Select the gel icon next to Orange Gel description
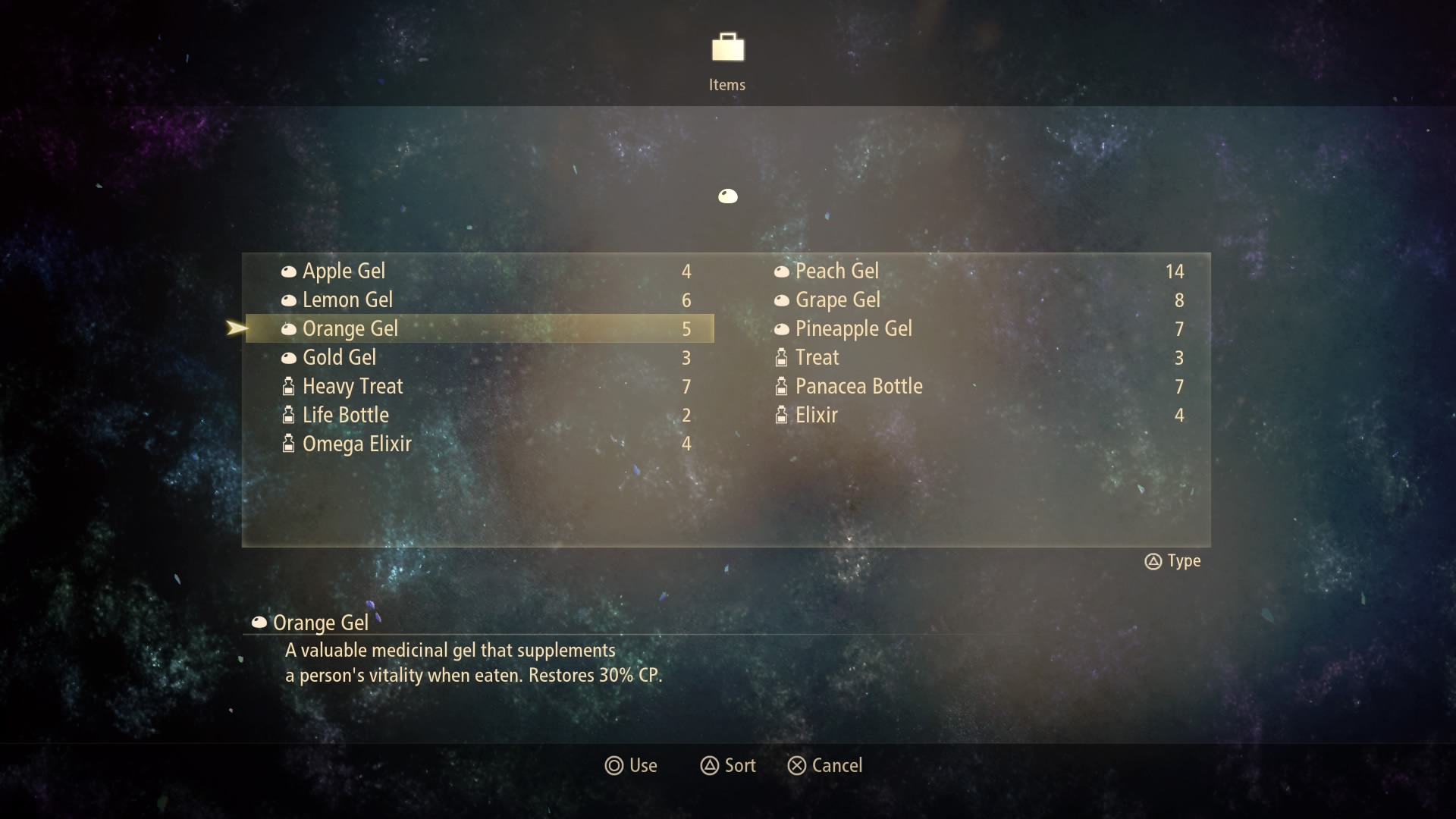 [259, 623]
